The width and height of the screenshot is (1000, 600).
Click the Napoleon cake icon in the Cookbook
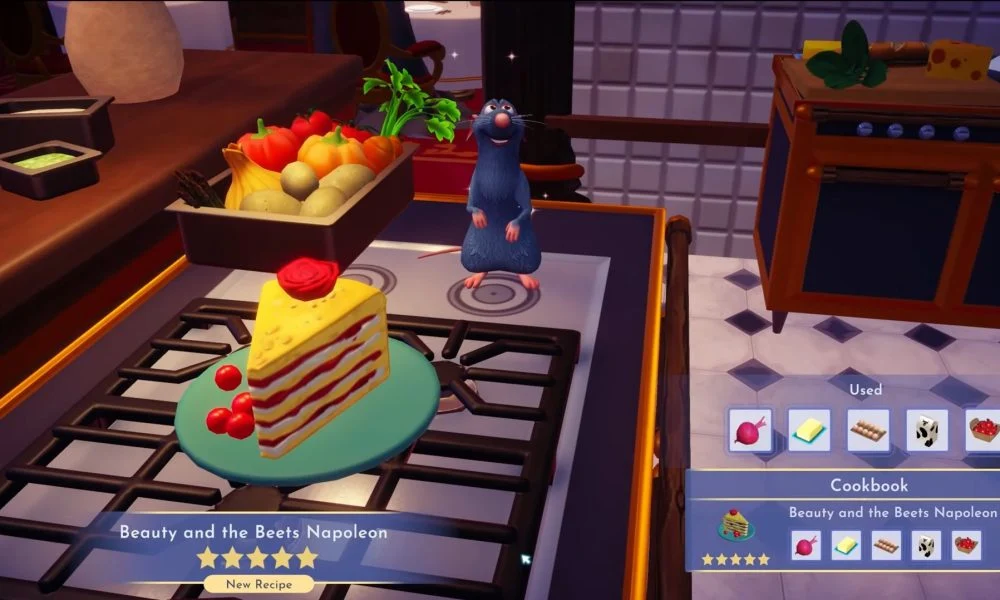(735, 525)
